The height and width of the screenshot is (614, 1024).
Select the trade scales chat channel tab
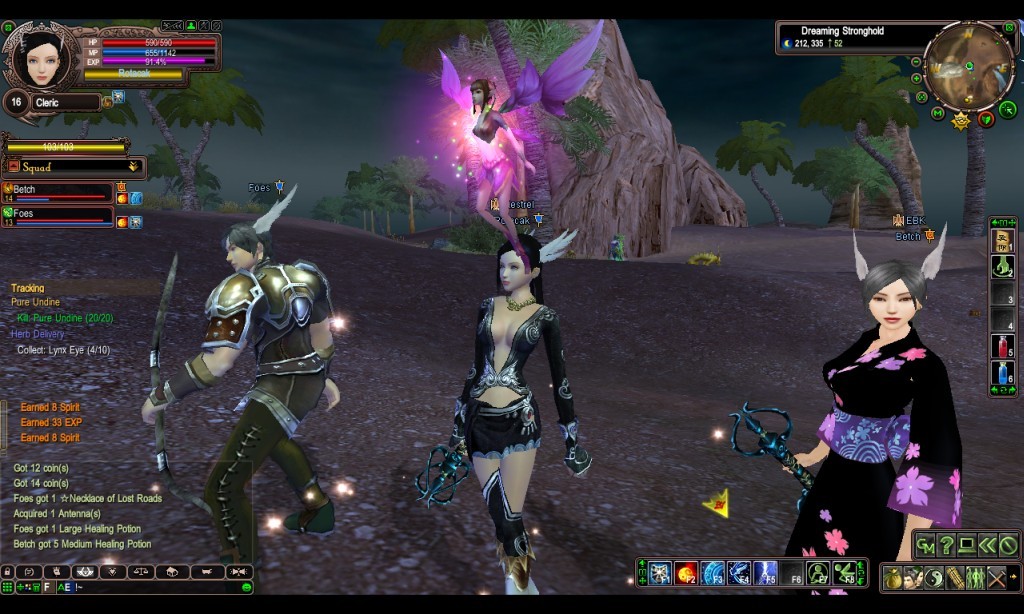143,572
